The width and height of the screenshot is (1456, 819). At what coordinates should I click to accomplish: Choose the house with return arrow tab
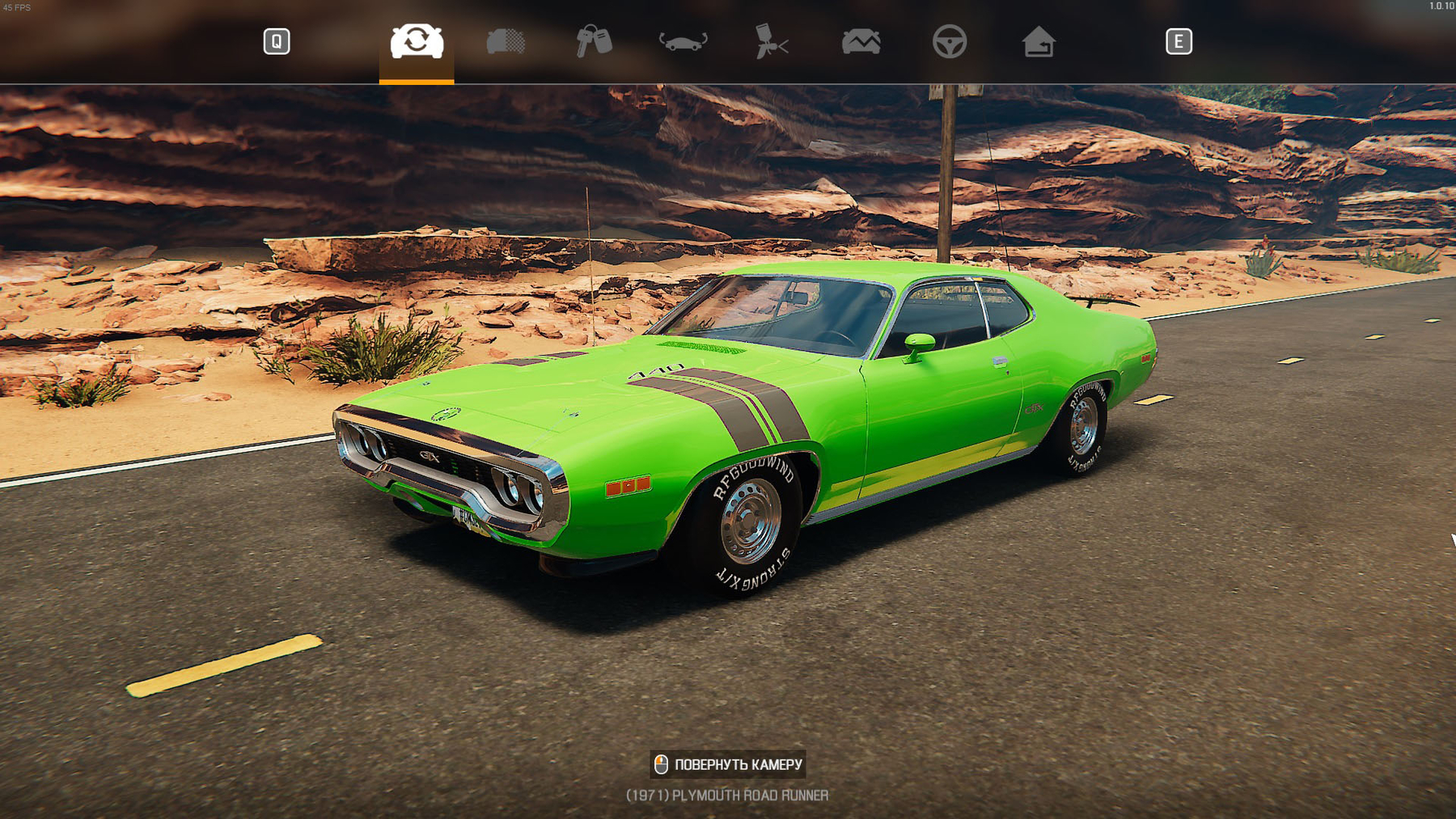pos(1038,41)
